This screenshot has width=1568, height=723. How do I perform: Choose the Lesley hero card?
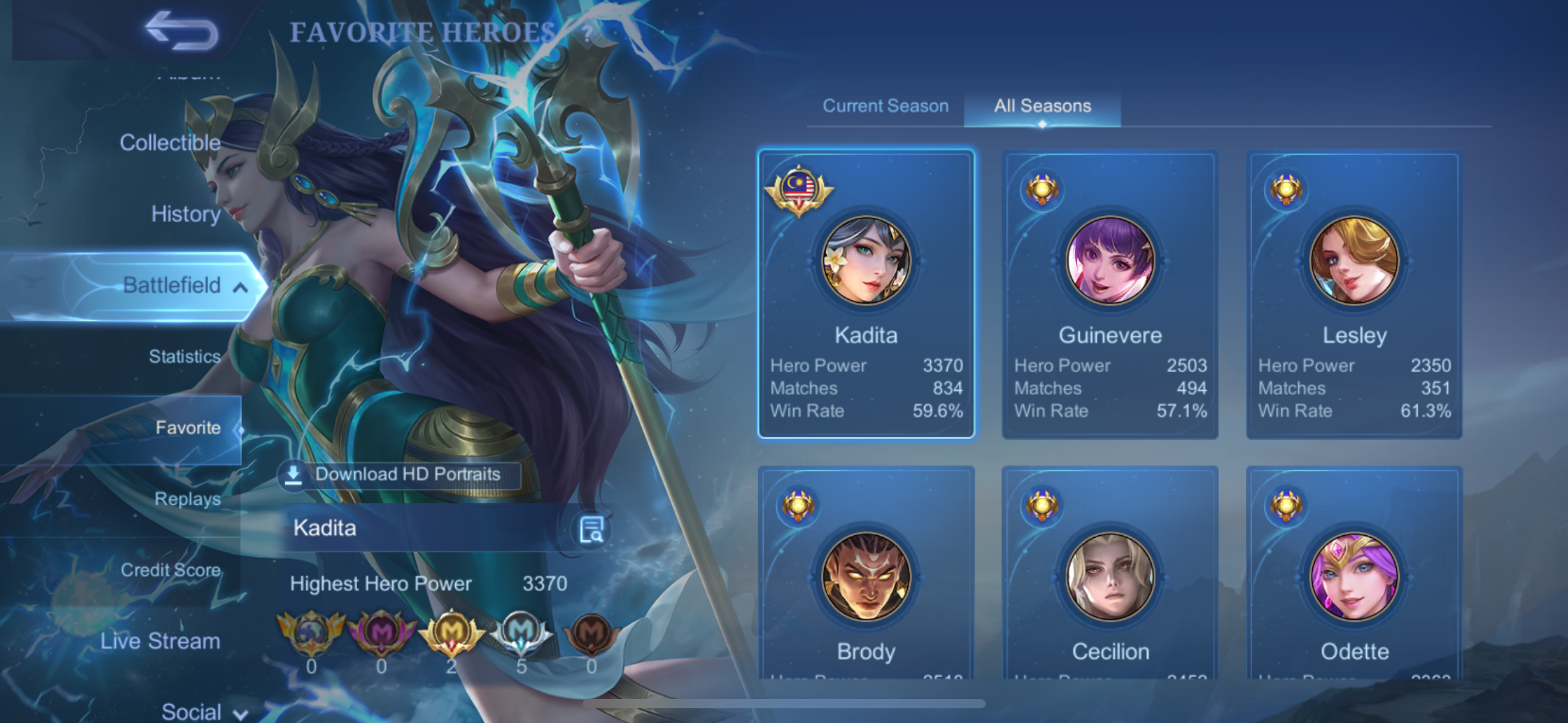tap(1354, 294)
